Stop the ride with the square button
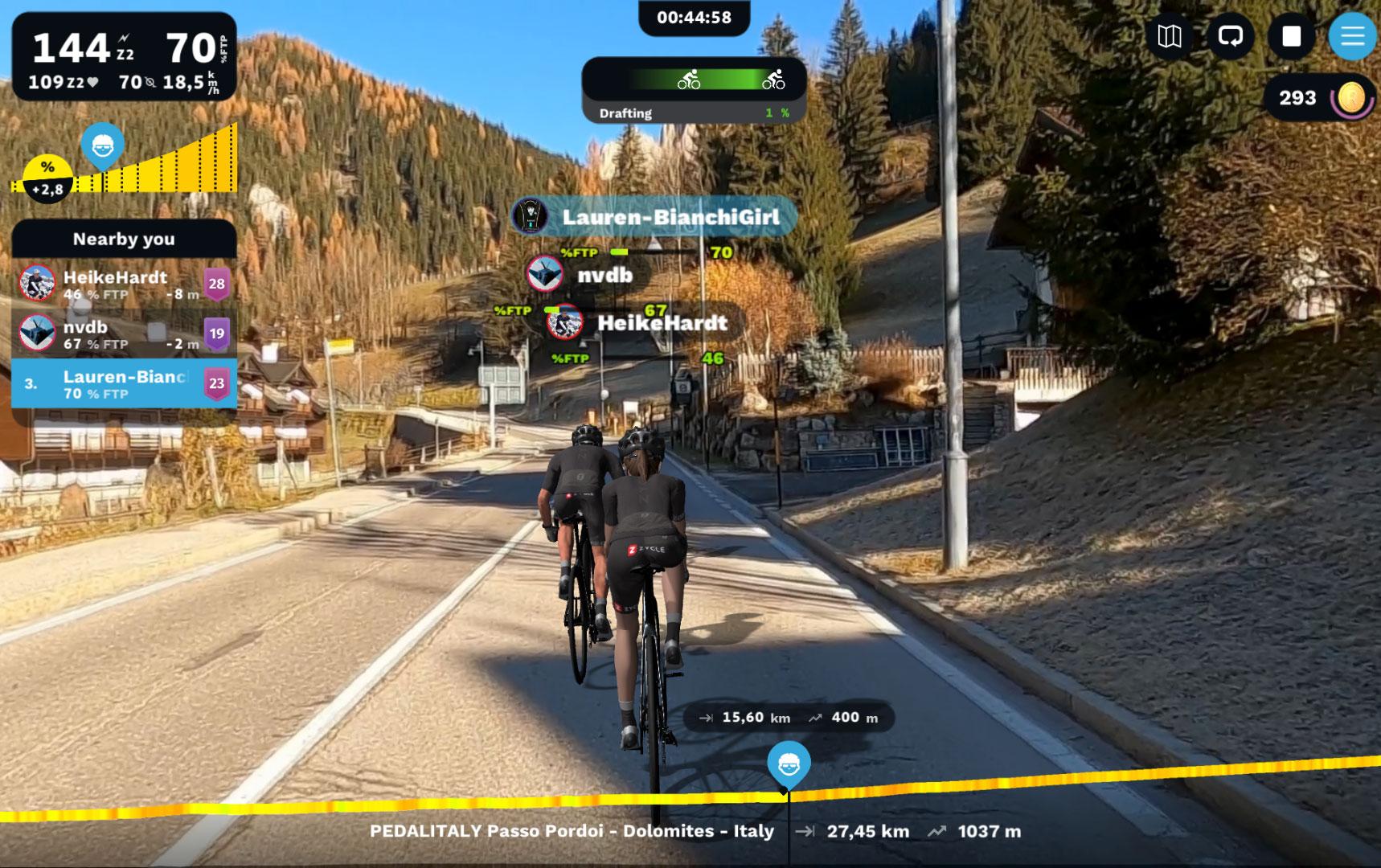This screenshot has width=1381, height=868. click(x=1291, y=36)
